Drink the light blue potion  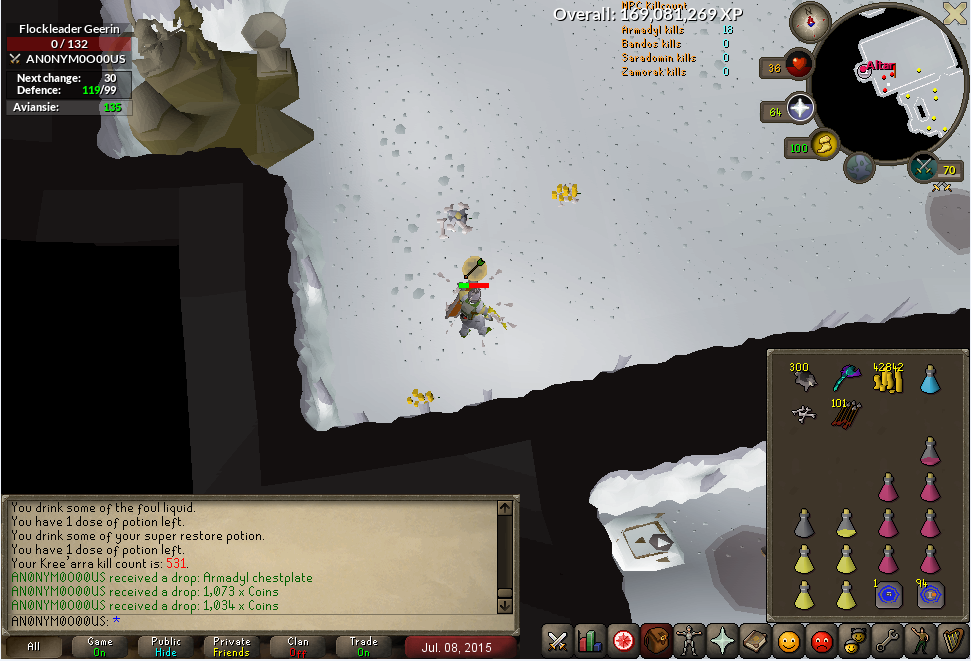[929, 378]
